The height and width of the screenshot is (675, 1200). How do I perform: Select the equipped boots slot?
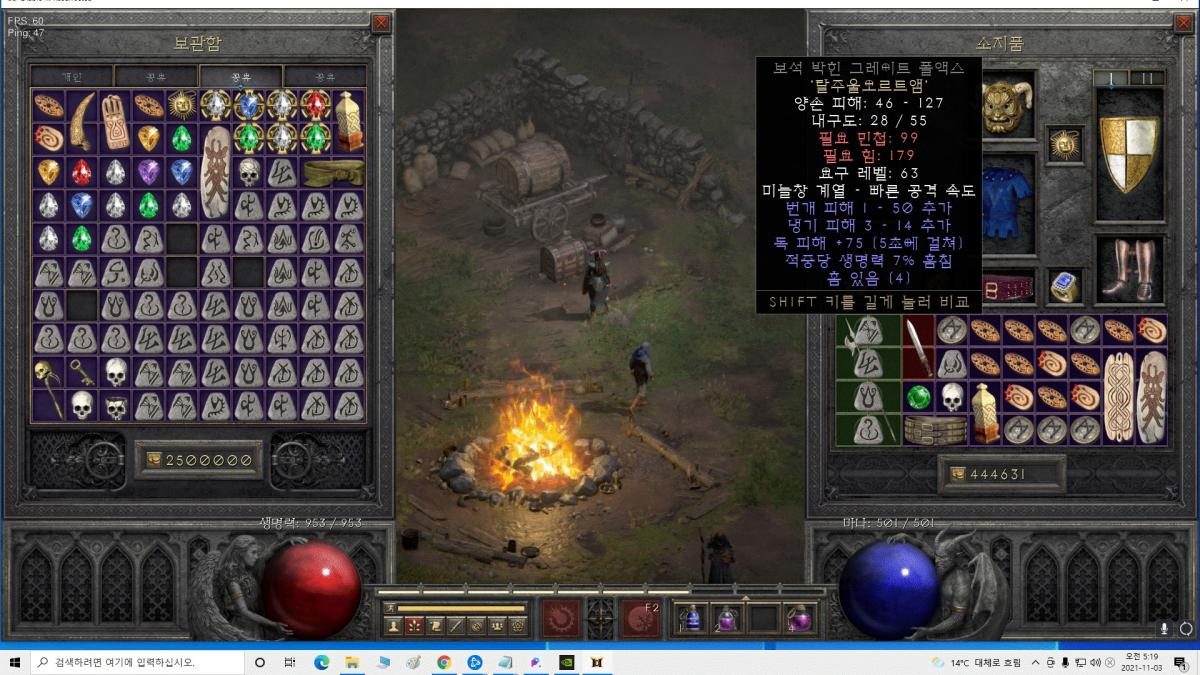click(x=1129, y=270)
